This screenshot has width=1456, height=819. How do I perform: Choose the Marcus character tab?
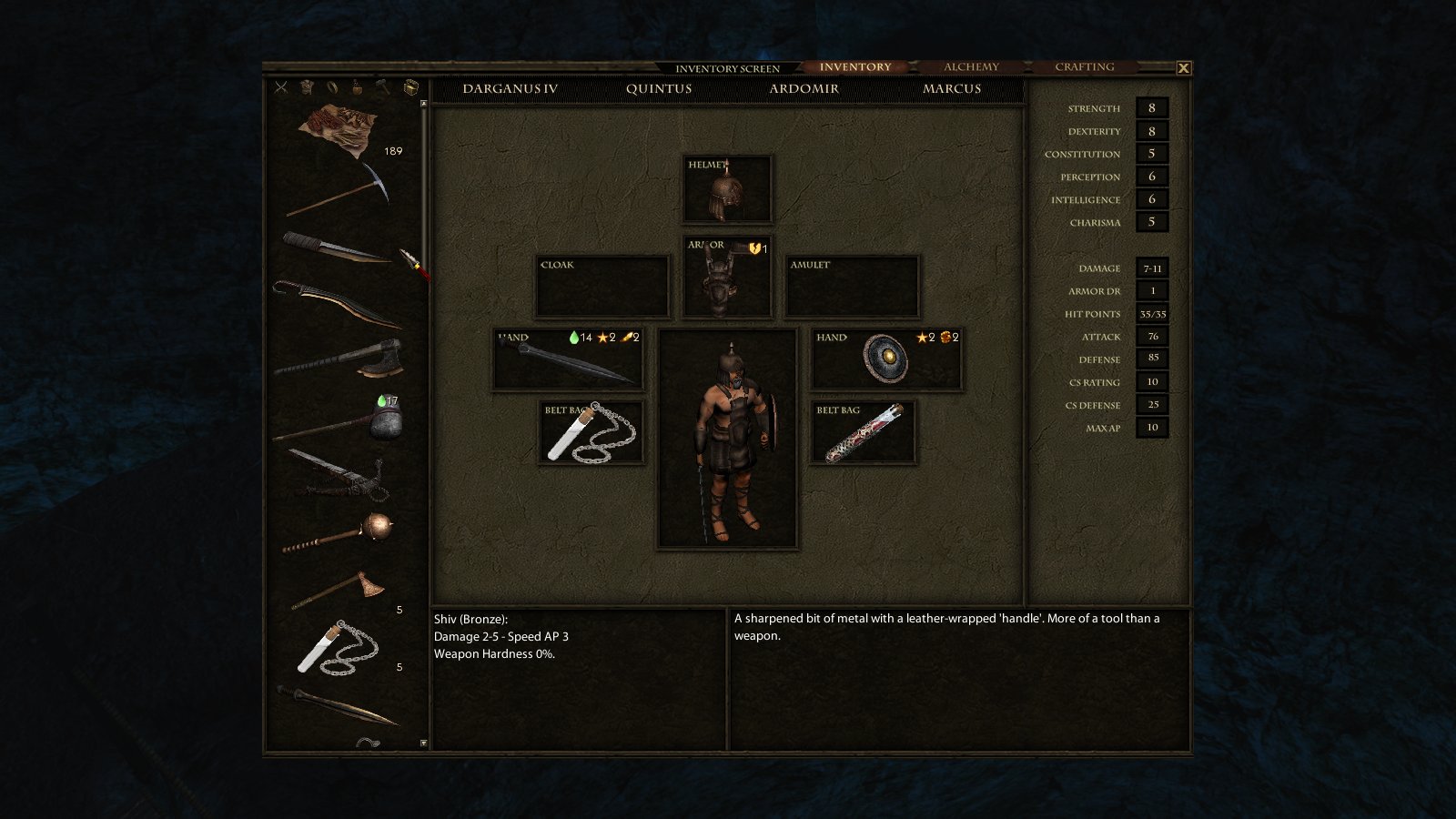point(951,89)
